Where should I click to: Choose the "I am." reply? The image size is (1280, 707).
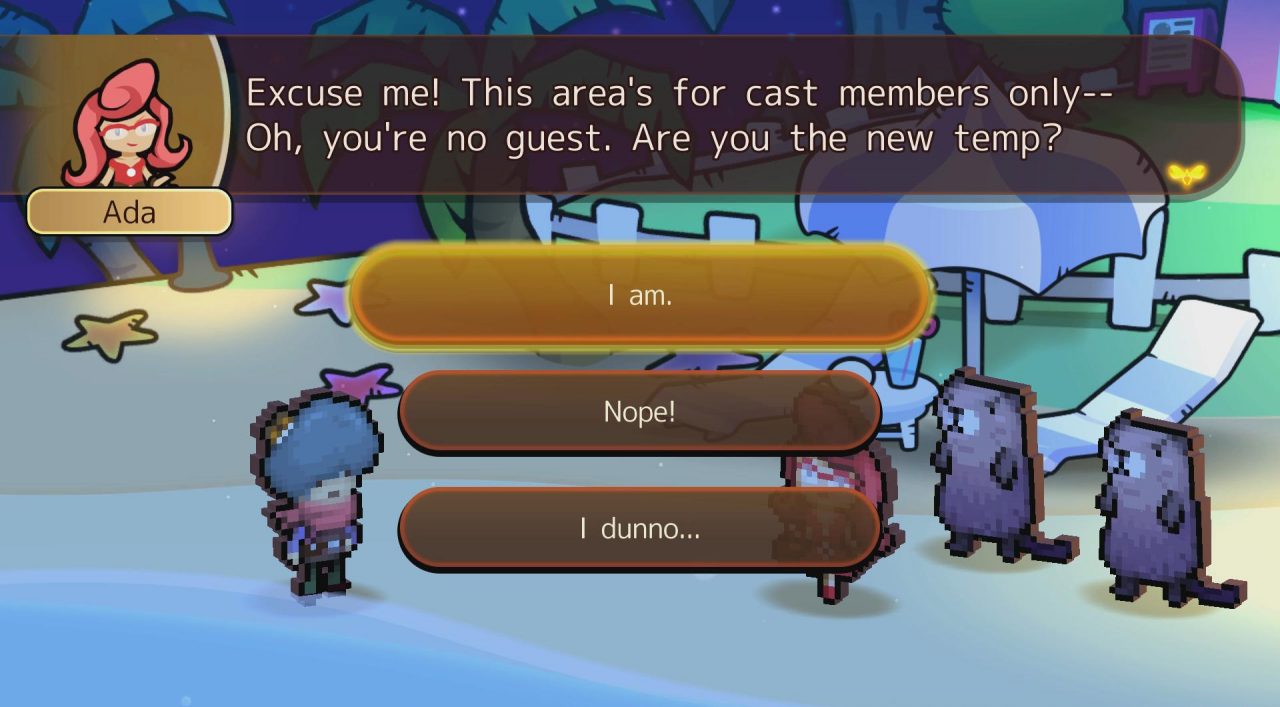click(640, 297)
